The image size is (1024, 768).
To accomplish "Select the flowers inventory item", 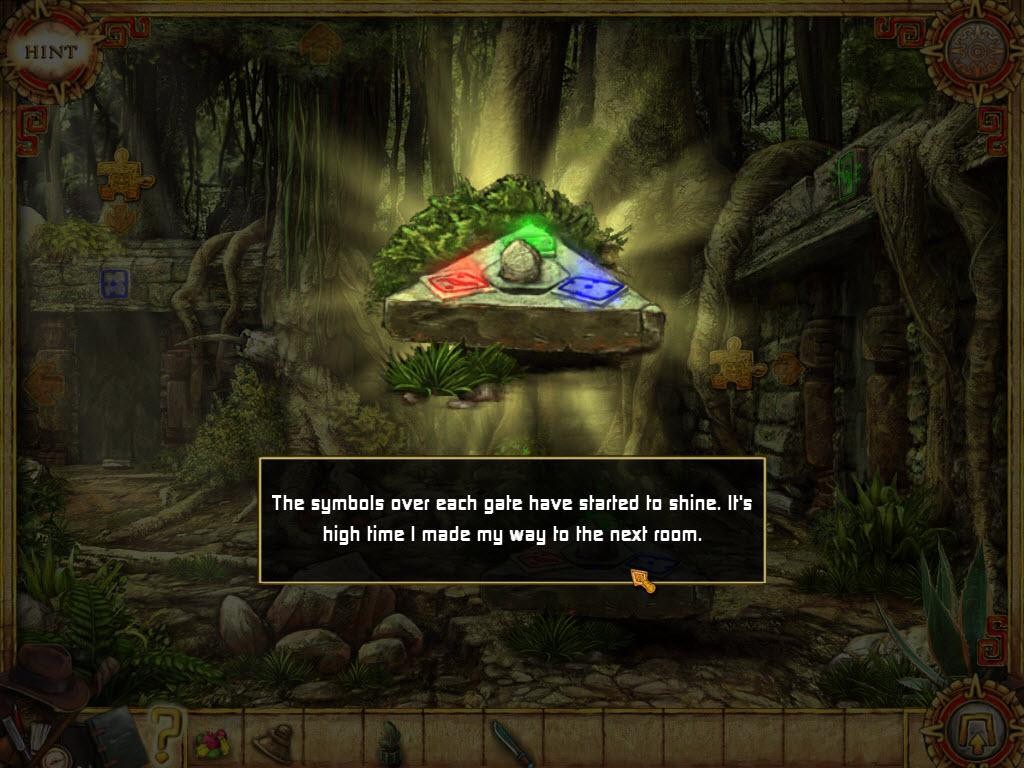I will [212, 743].
